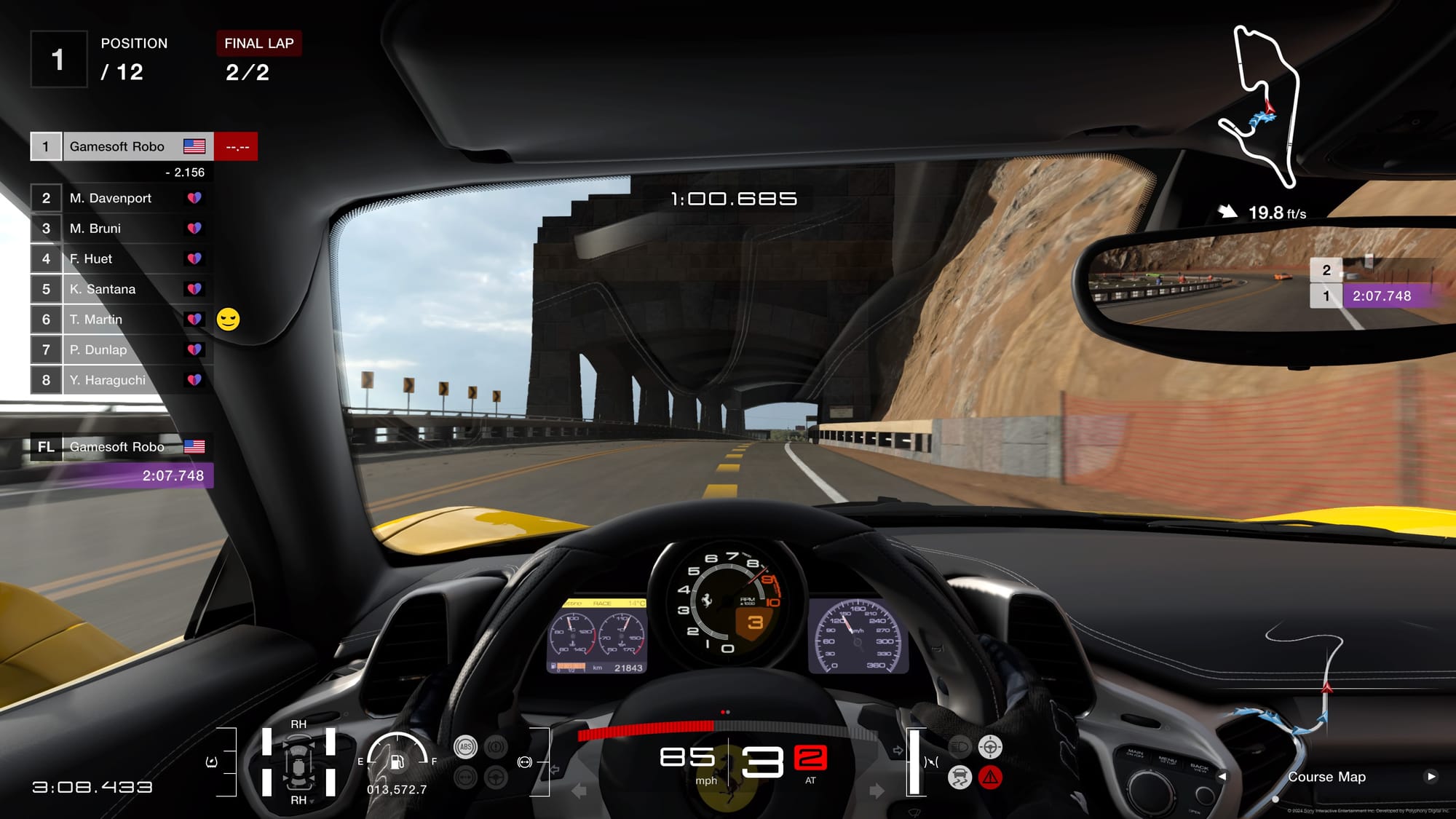Select P. Dunlap's leaderboard entry
Screen dimensions: 1456x819
122,350
